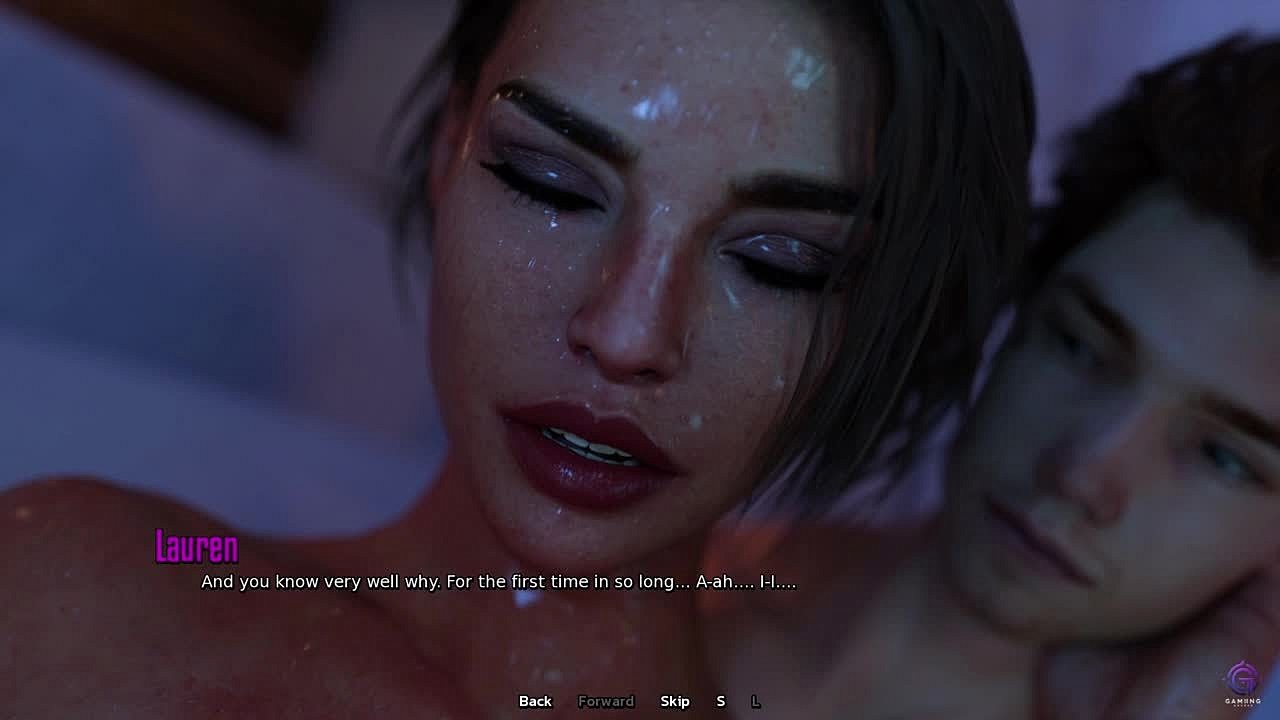This screenshot has width=1280, height=720.
Task: Click the Forward quick menu button
Action: pyautogui.click(x=606, y=701)
